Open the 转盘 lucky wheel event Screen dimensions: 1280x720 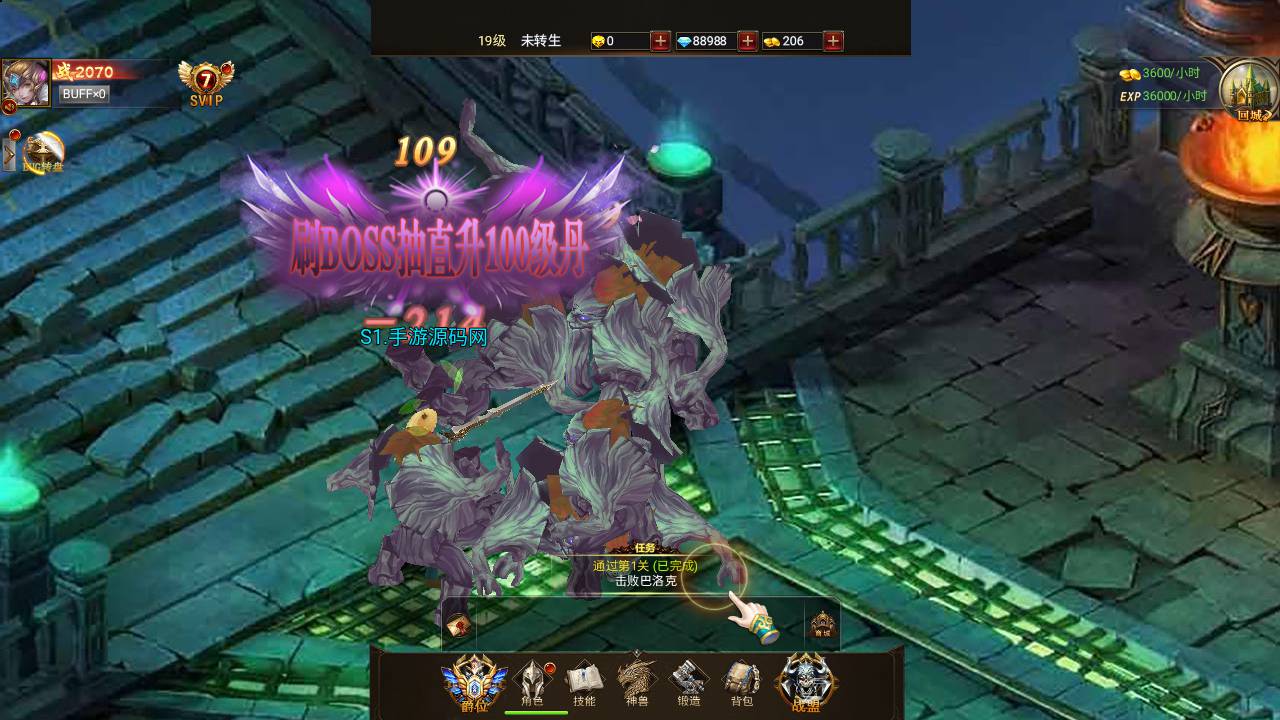pyautogui.click(x=44, y=153)
